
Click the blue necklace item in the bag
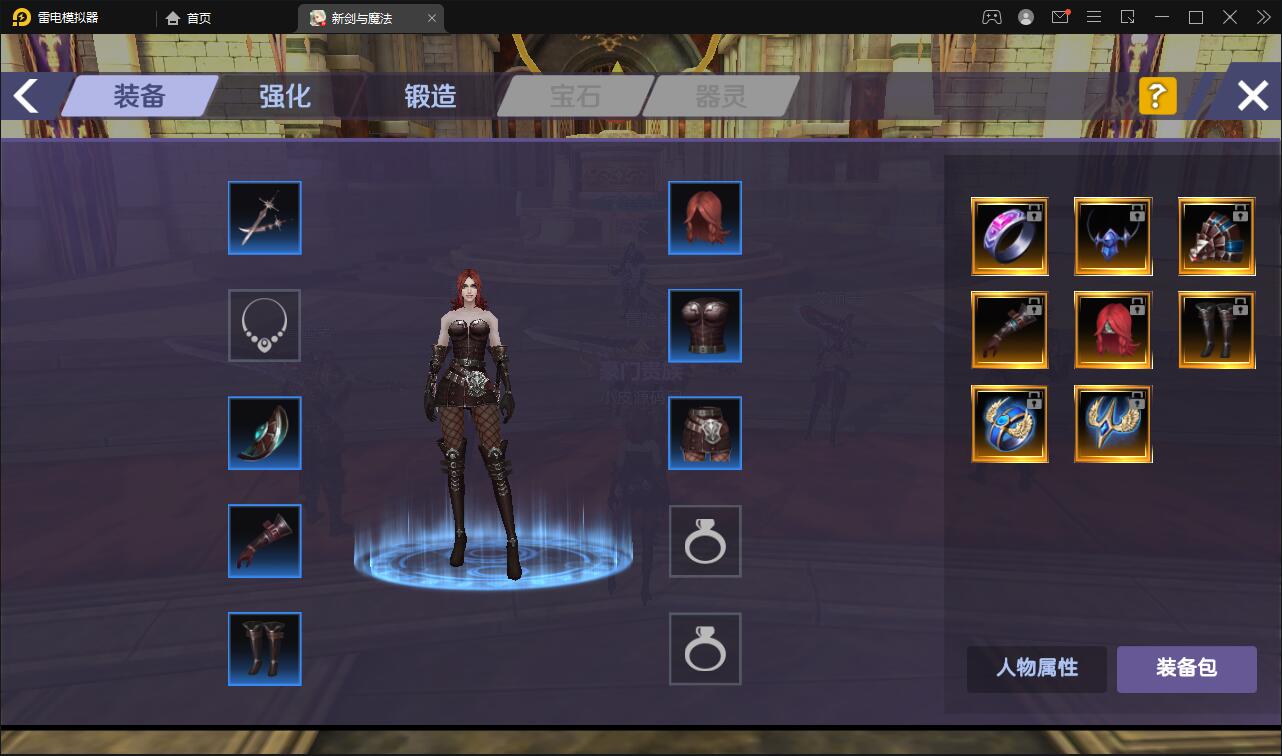(1113, 237)
